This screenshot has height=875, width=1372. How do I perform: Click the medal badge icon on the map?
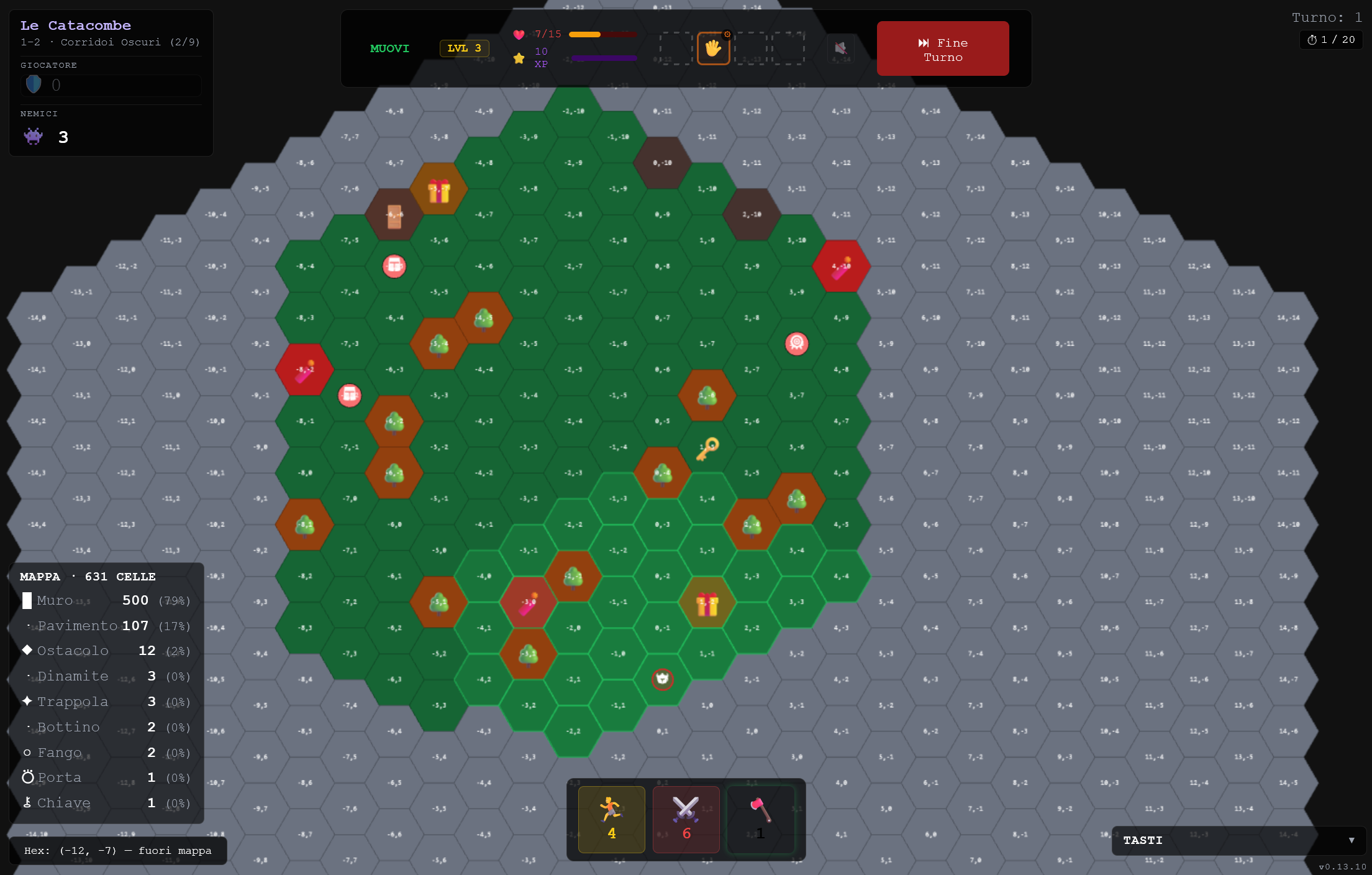(x=797, y=342)
